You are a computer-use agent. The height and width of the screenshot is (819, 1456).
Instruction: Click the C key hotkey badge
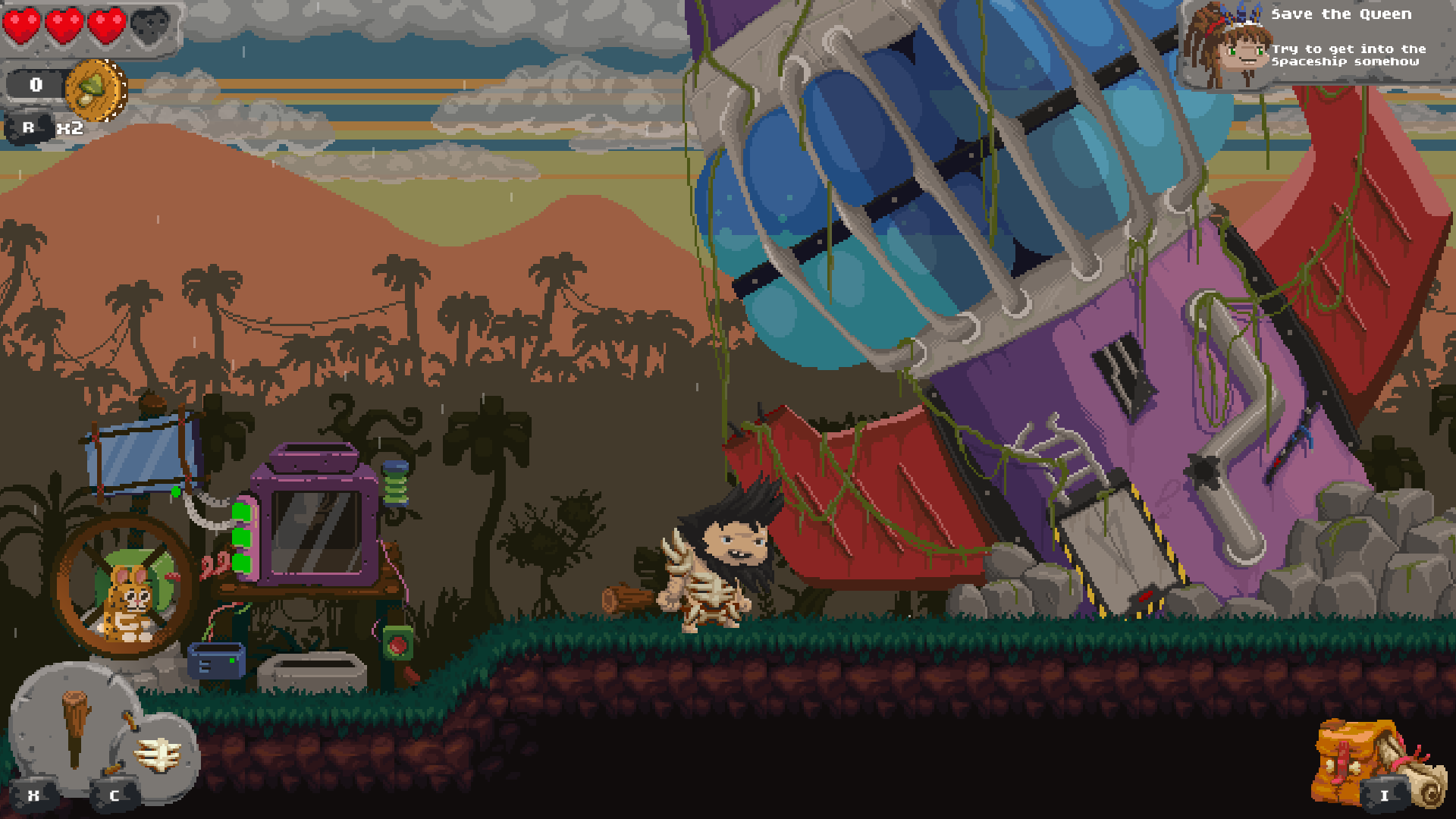click(114, 795)
